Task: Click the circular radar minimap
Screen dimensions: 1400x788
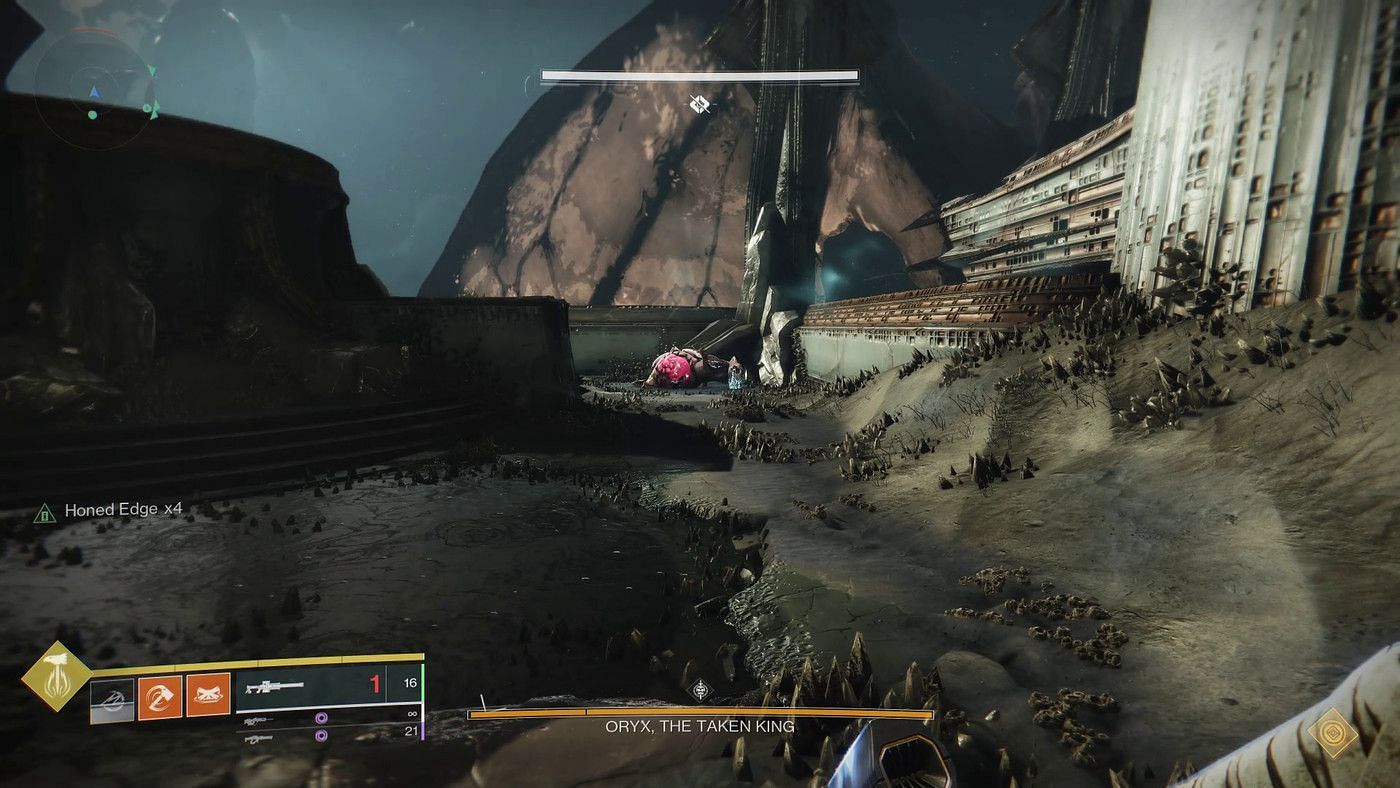Action: point(92,92)
